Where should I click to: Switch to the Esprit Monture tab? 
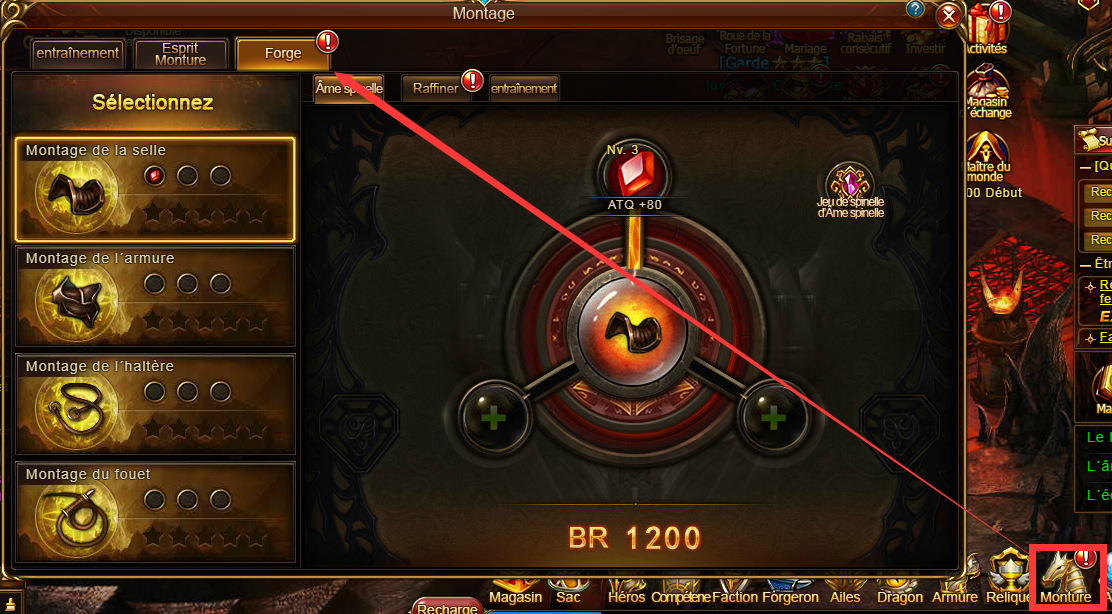180,54
